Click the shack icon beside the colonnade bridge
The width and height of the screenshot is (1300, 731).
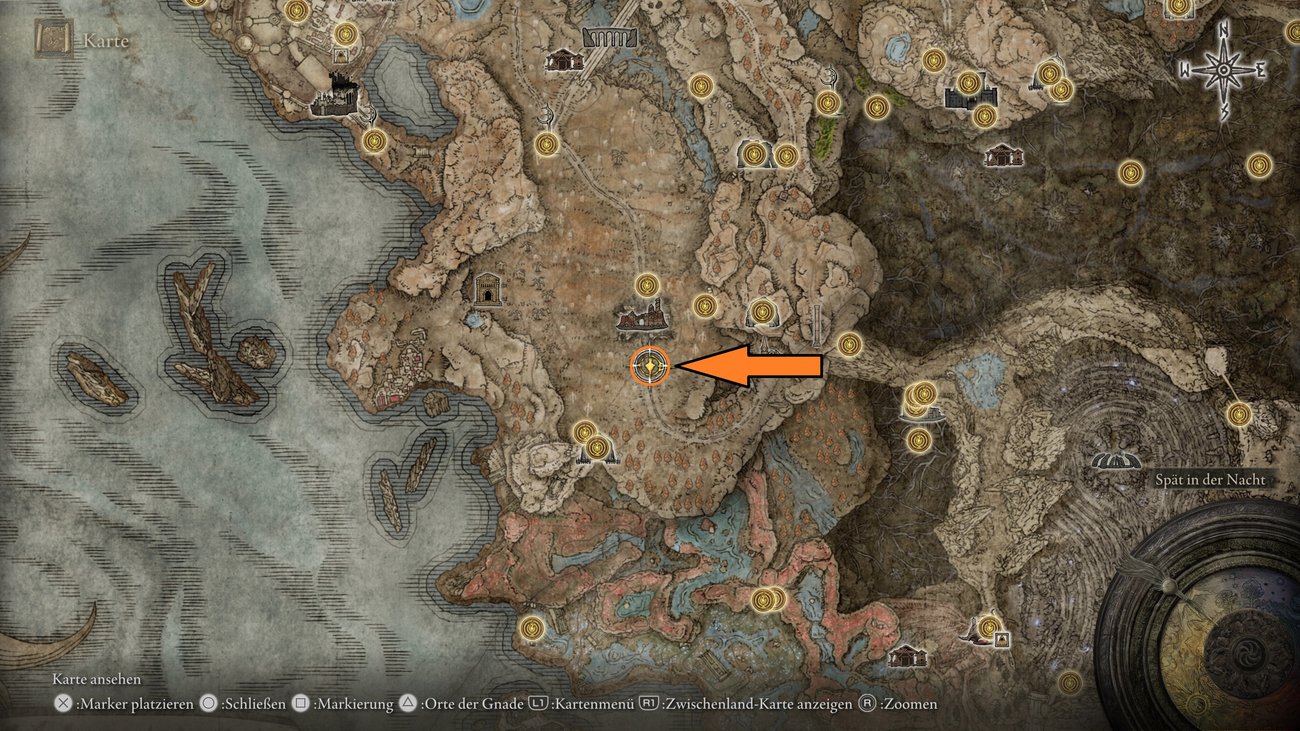tap(564, 60)
